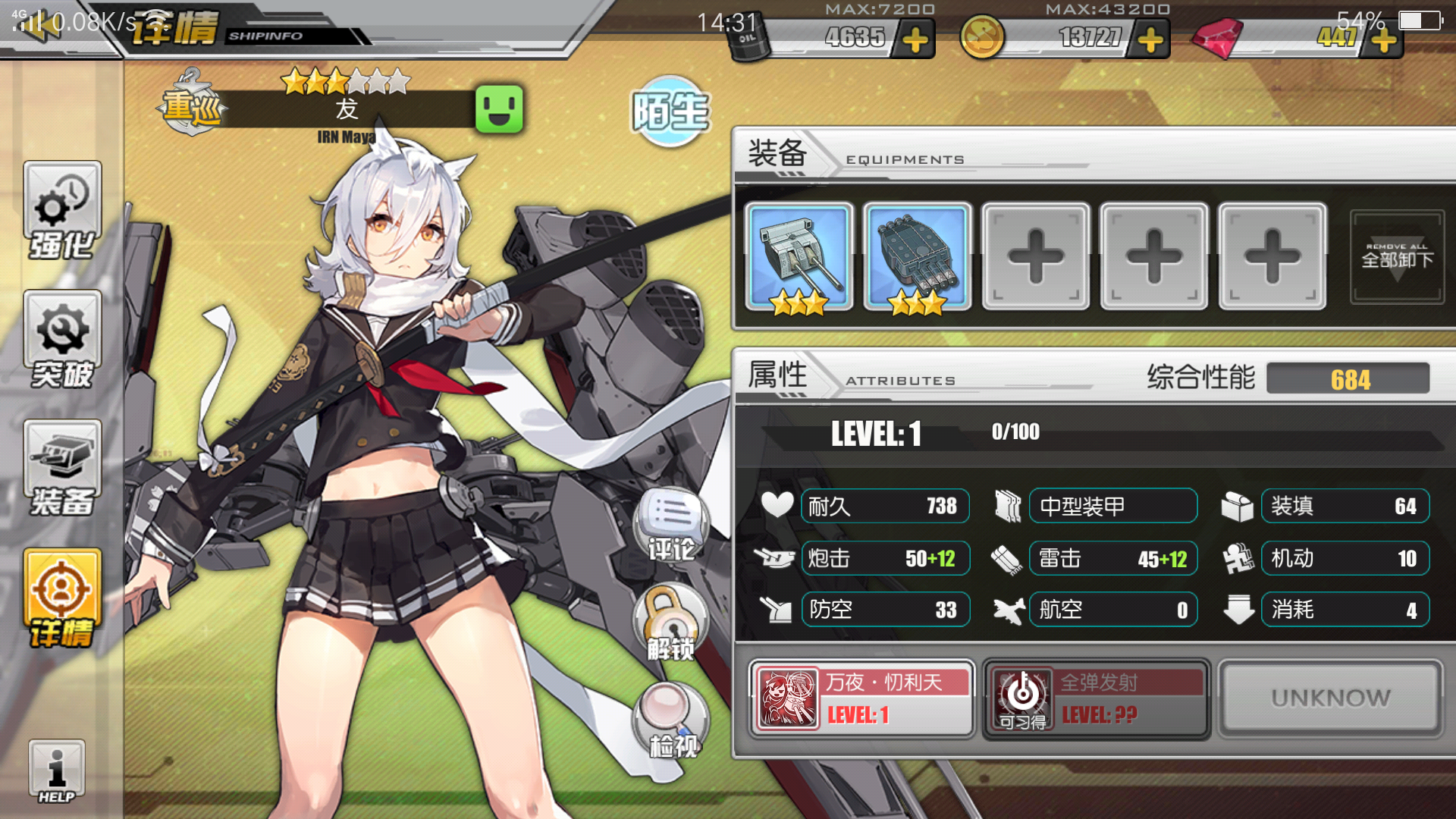Viewport: 1456px width, 819px height.
Task: View the 万夜·忉利天 skill
Action: click(x=861, y=698)
